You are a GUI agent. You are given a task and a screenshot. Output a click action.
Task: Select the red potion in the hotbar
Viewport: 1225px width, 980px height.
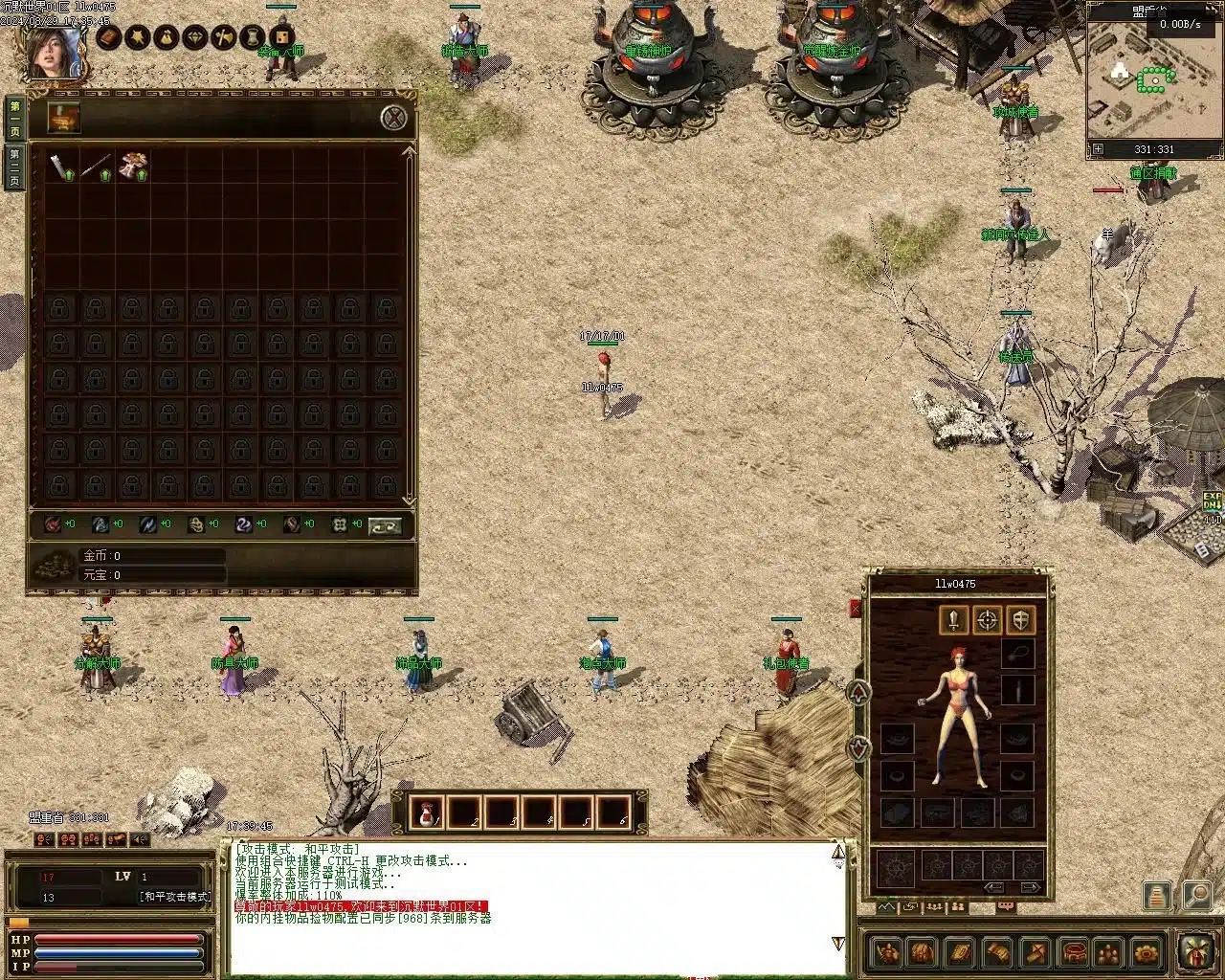click(427, 813)
